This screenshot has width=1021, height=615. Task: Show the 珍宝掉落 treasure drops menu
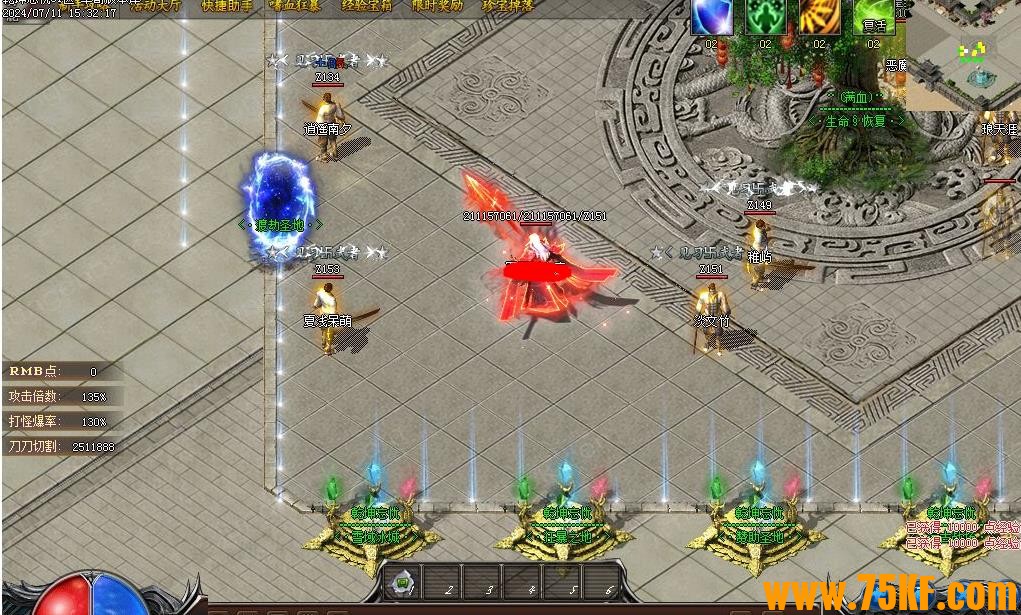tap(508, 6)
